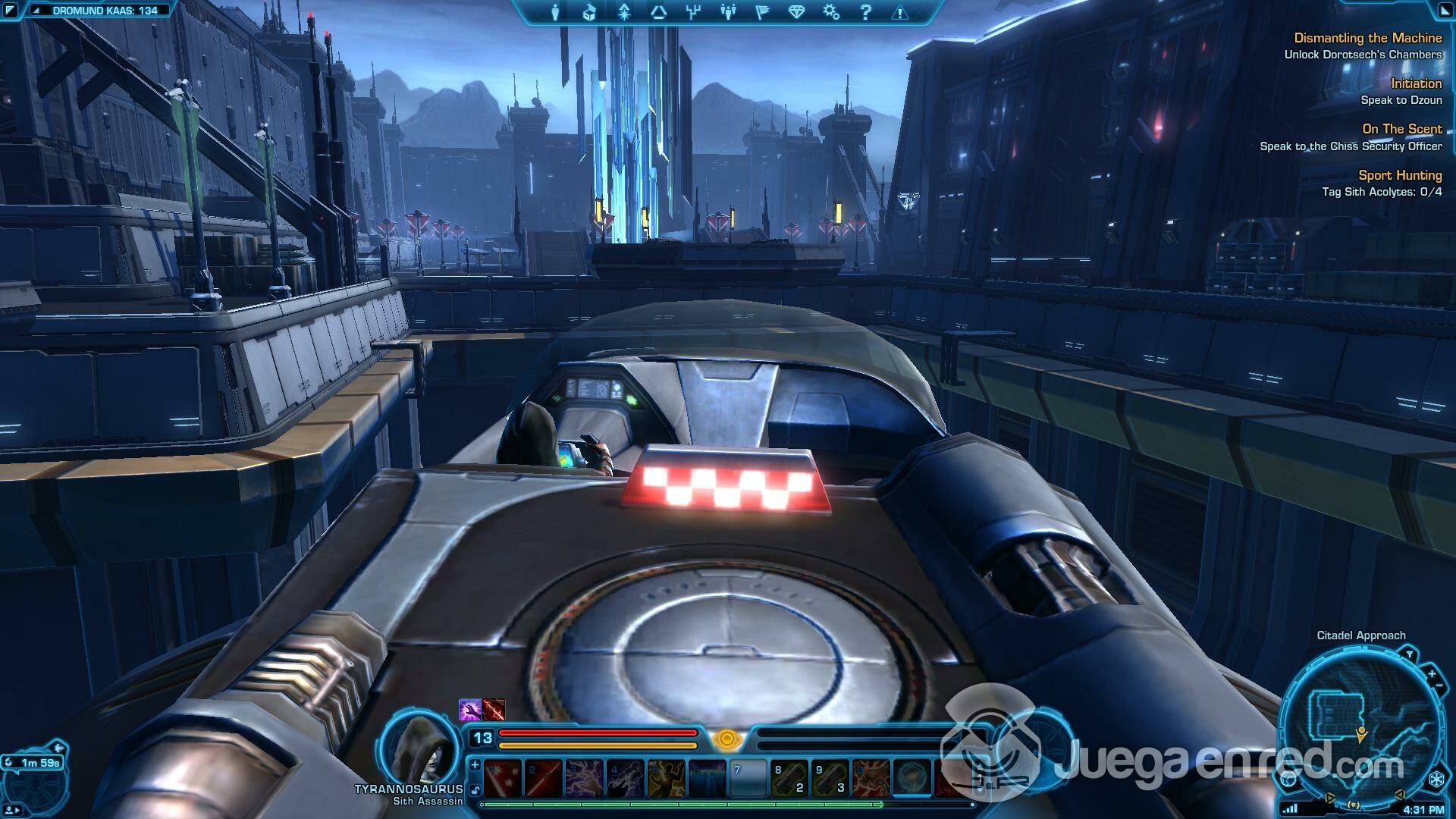This screenshot has width=1456, height=819.
Task: Click the guild flag icon
Action: 763,12
